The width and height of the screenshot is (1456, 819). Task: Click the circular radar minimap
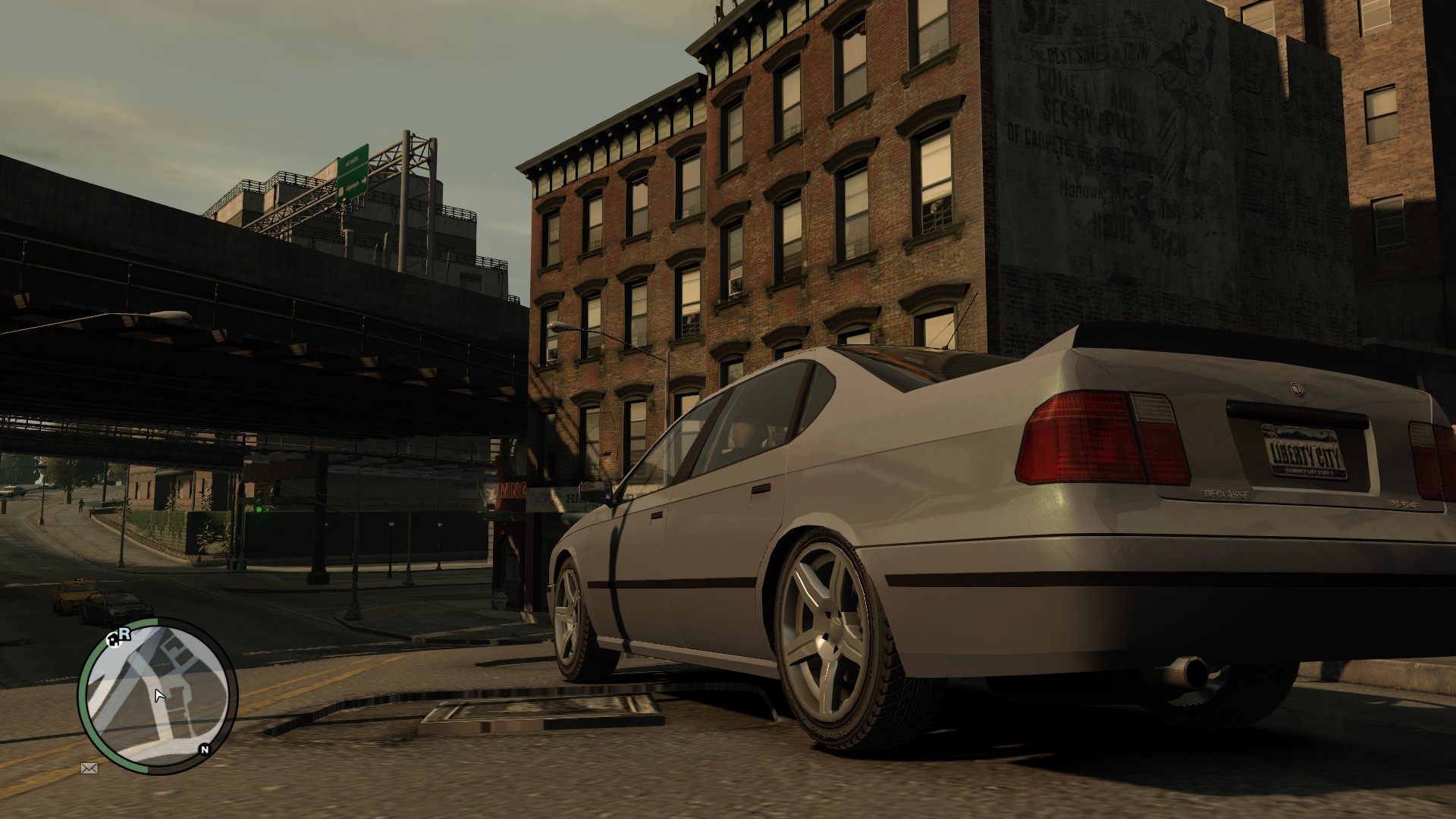[x=158, y=695]
